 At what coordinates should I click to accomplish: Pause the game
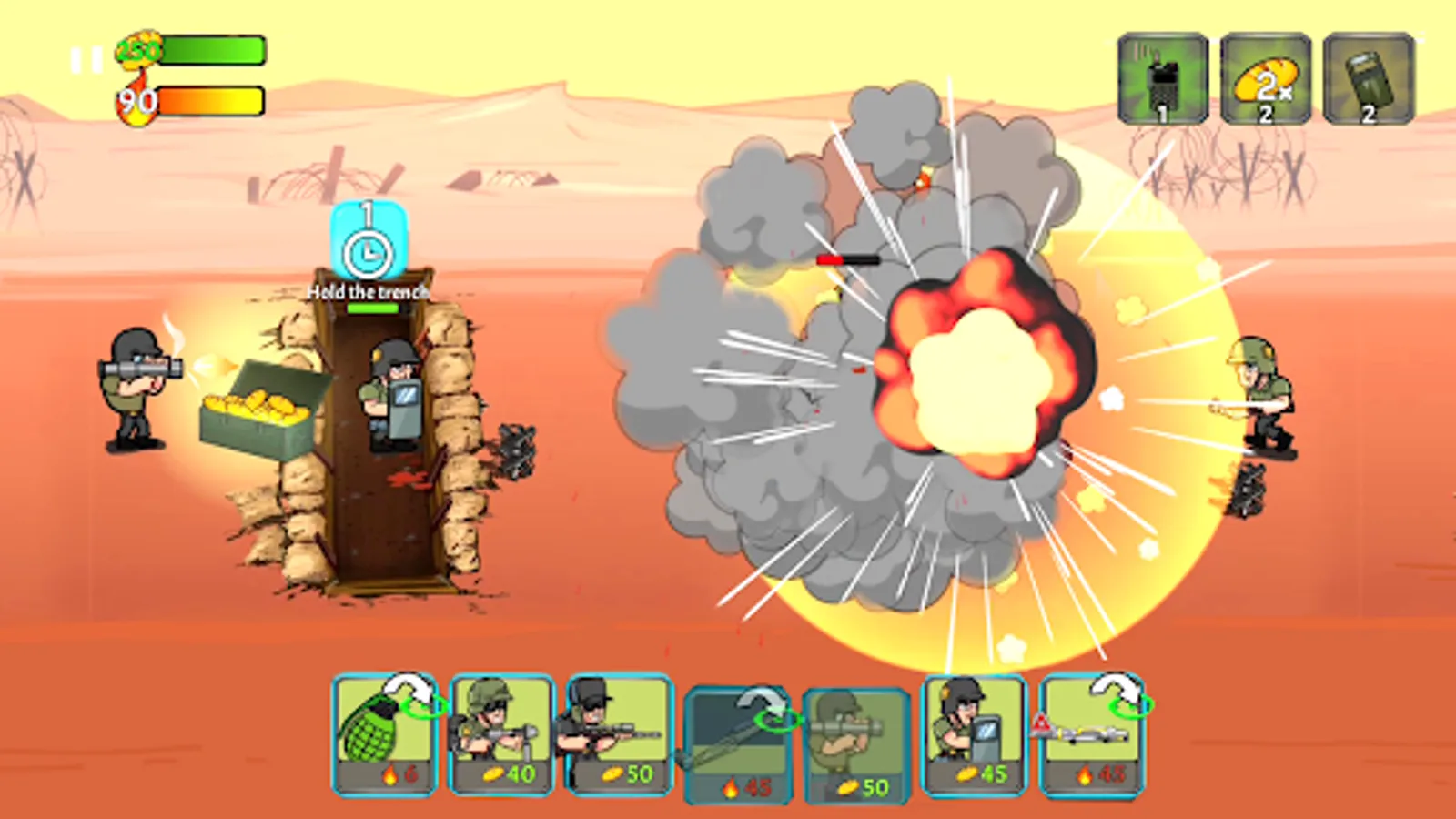coord(86,57)
